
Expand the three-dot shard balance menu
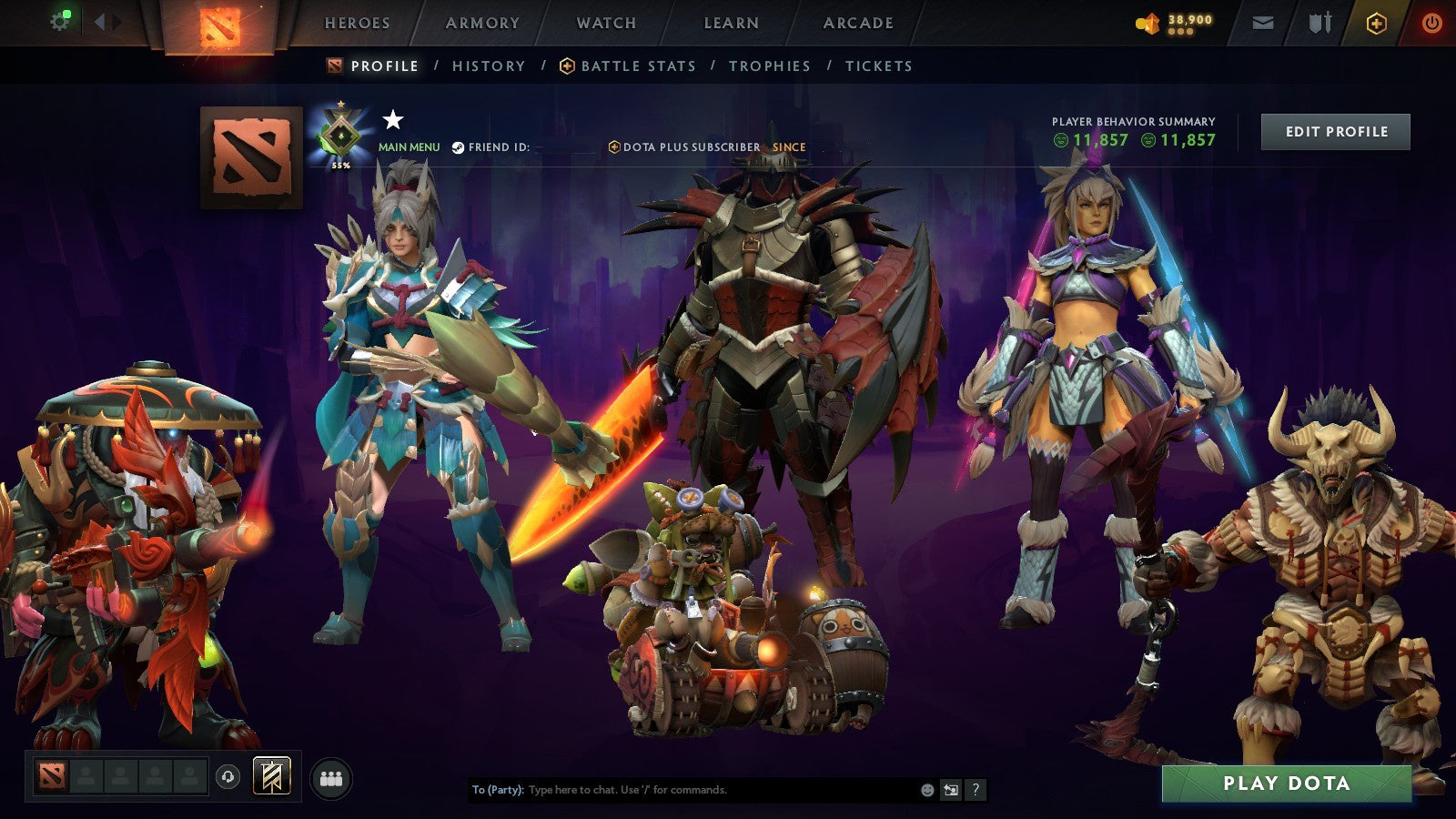click(x=1182, y=33)
